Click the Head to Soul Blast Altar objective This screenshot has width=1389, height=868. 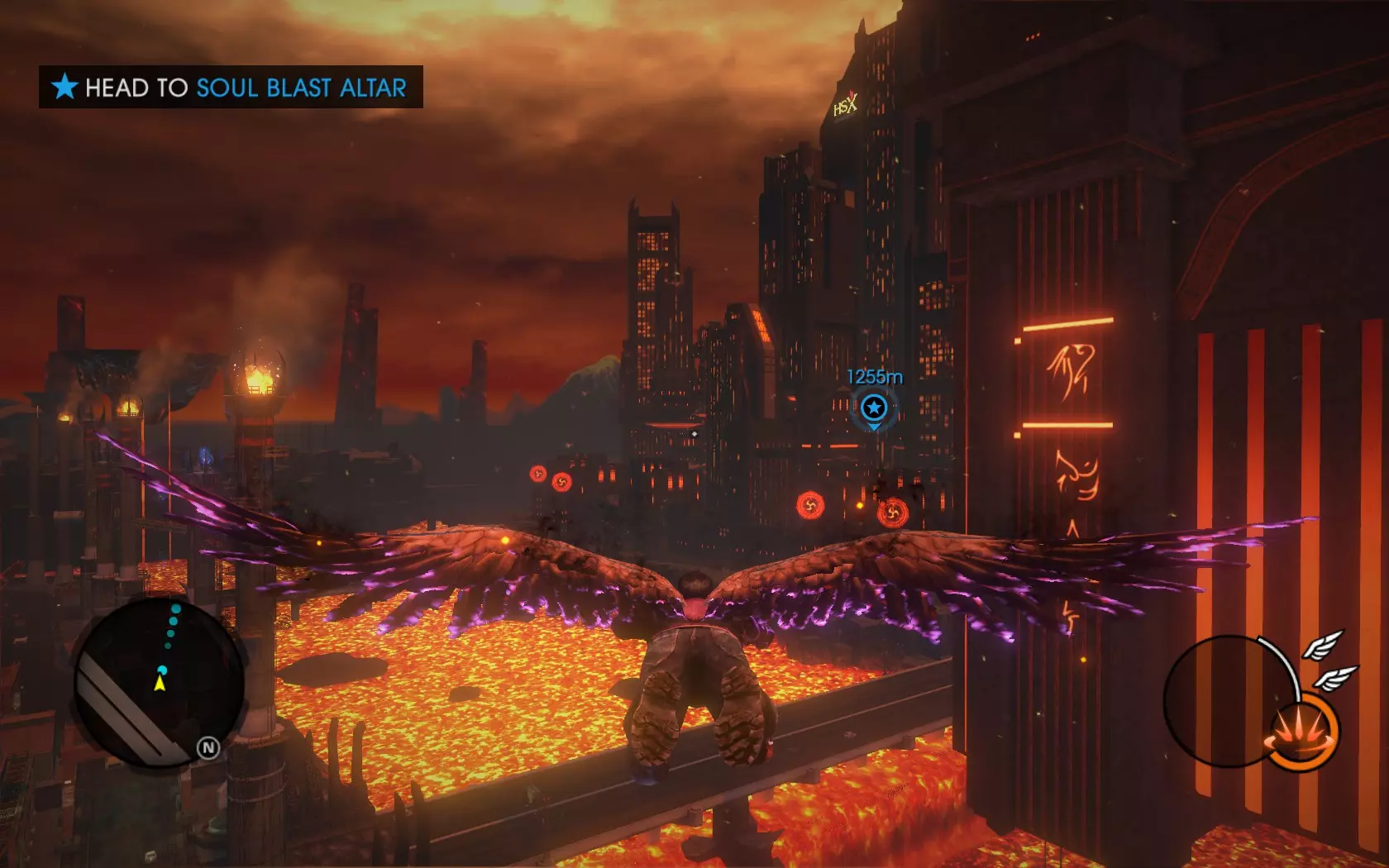tap(231, 88)
